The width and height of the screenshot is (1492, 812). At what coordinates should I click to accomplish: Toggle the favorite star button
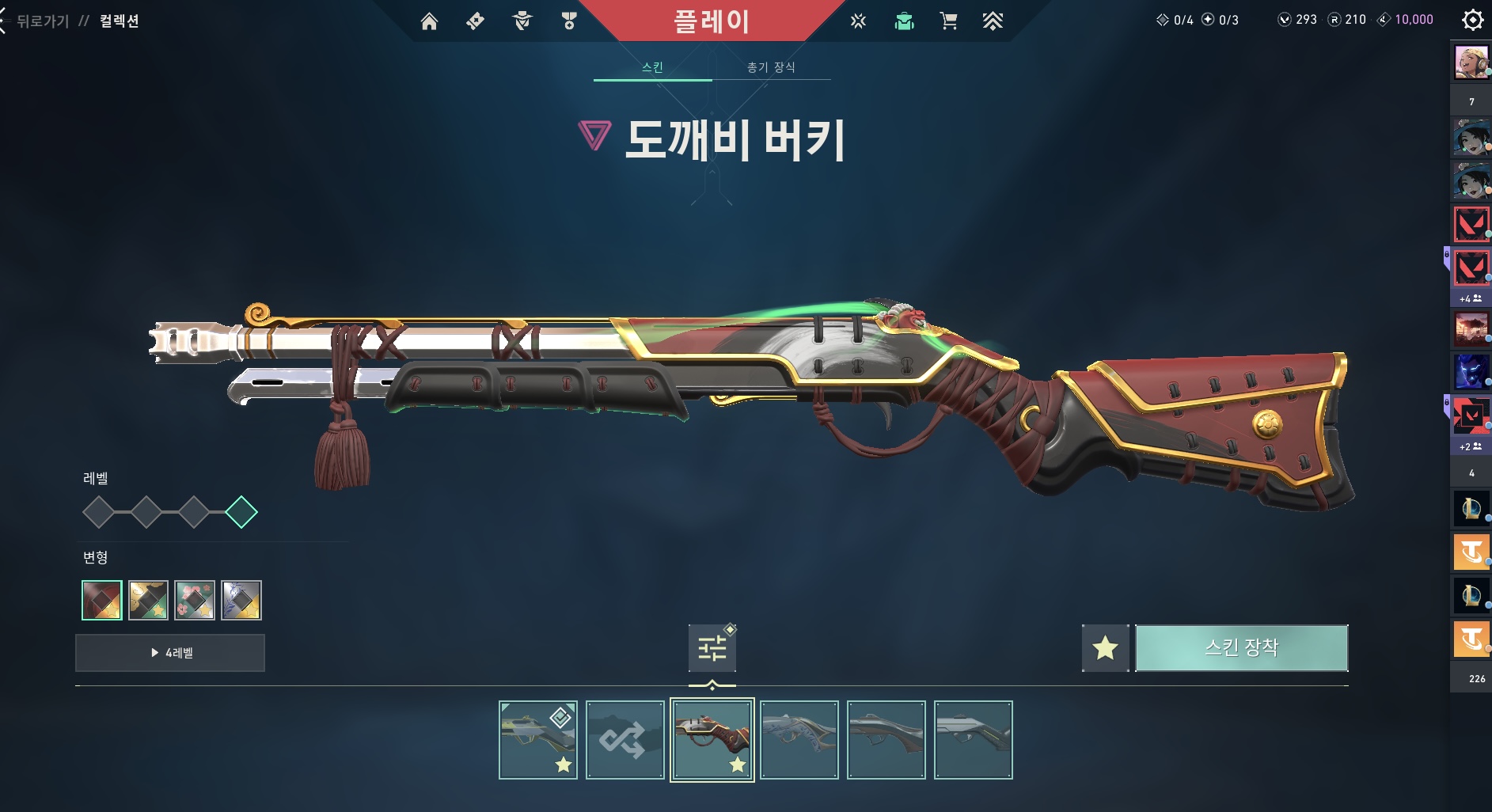(1105, 648)
